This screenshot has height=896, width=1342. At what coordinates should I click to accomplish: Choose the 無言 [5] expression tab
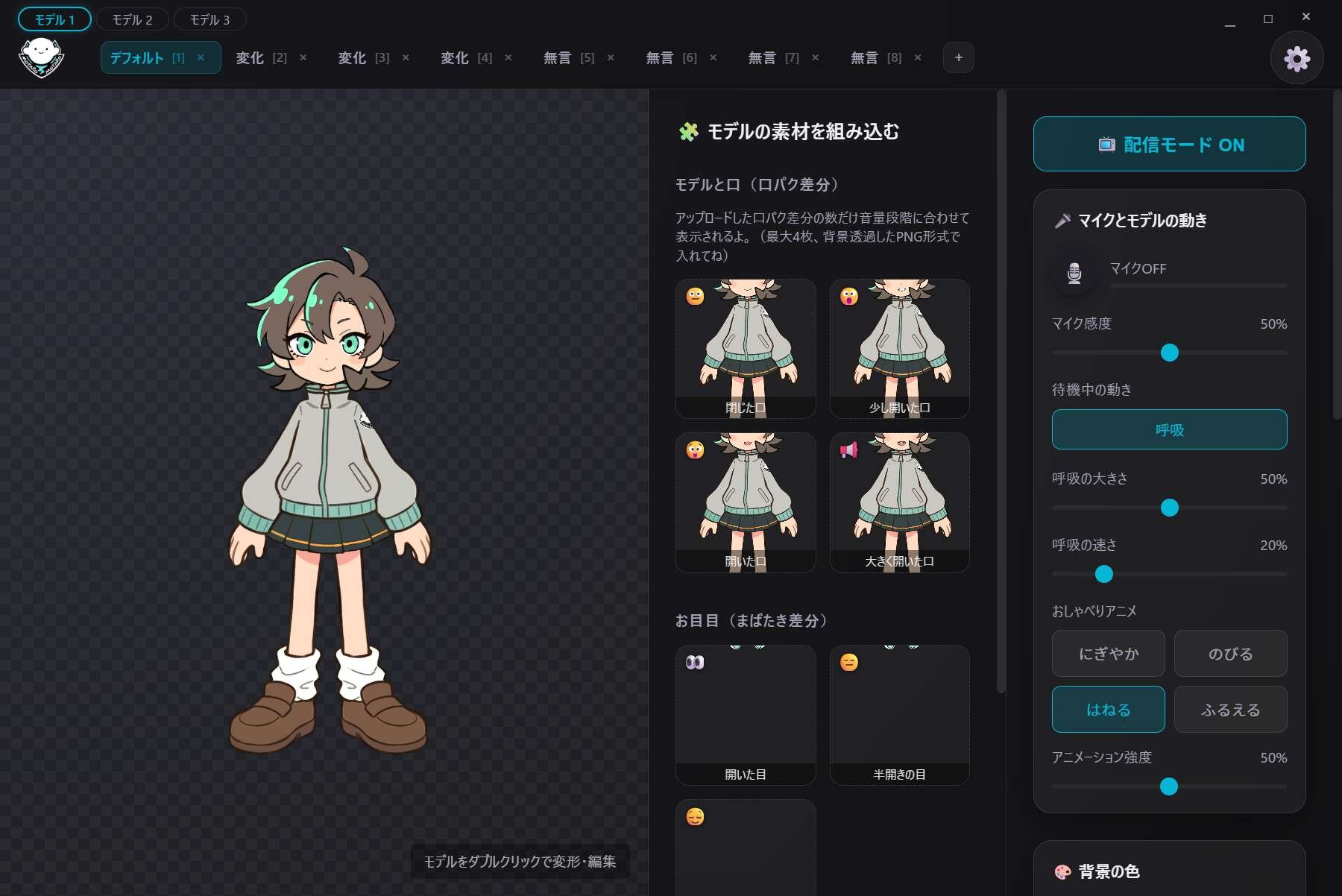[x=568, y=58]
